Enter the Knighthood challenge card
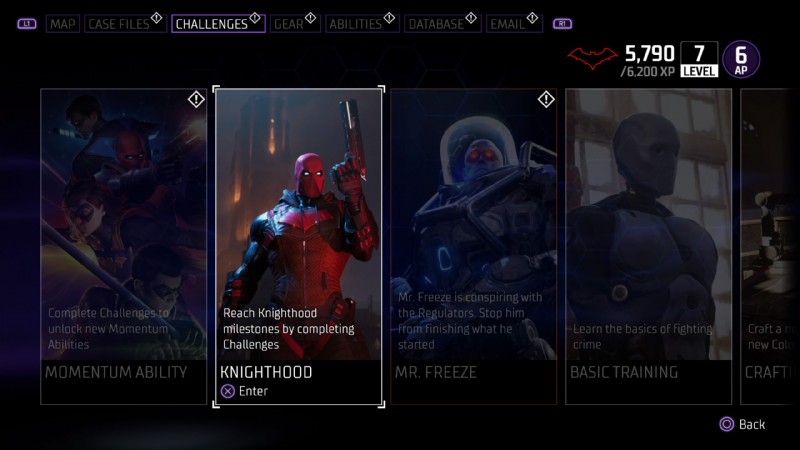 point(298,246)
